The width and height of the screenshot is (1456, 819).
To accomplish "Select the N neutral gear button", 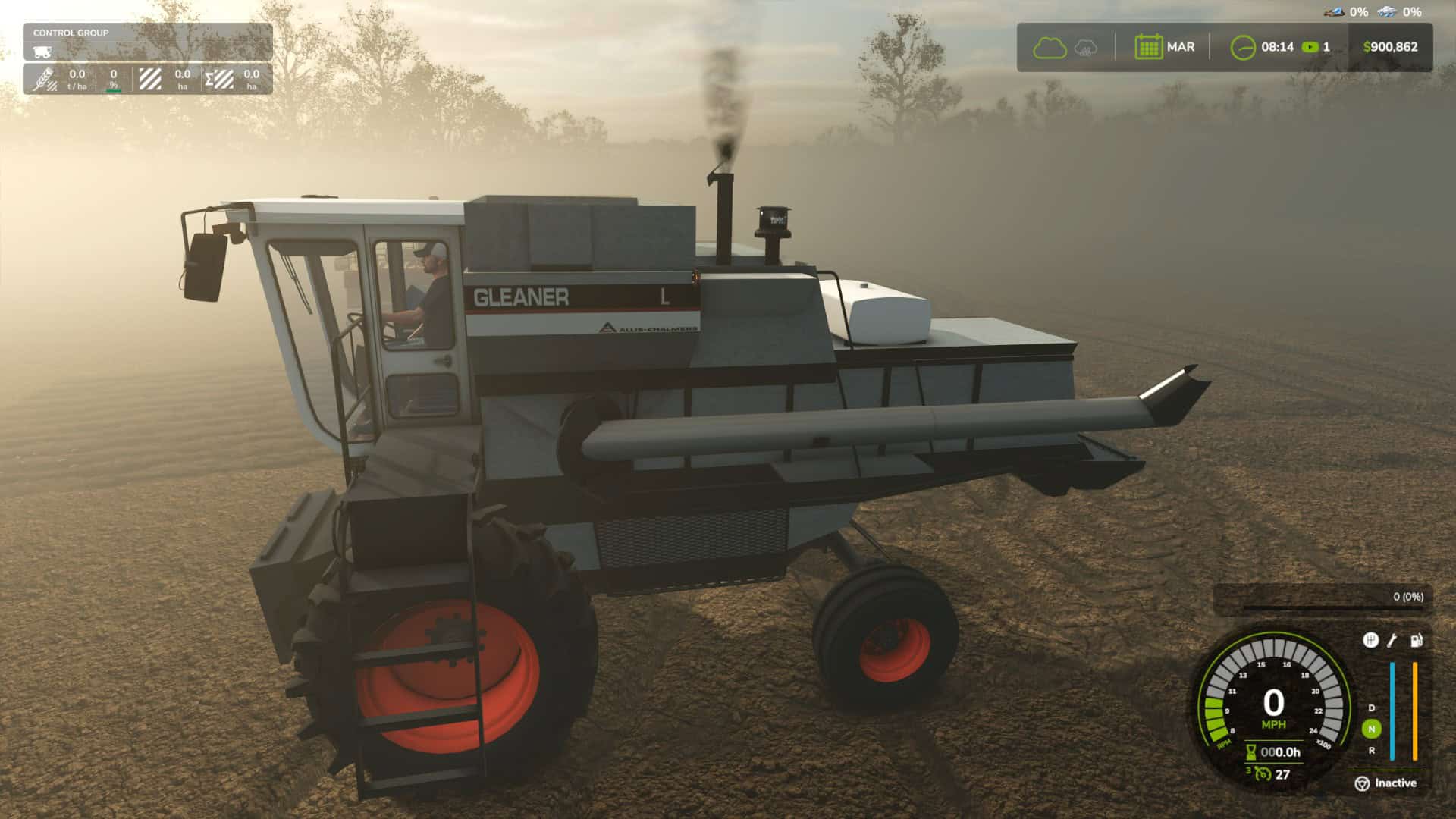I will [x=1371, y=727].
